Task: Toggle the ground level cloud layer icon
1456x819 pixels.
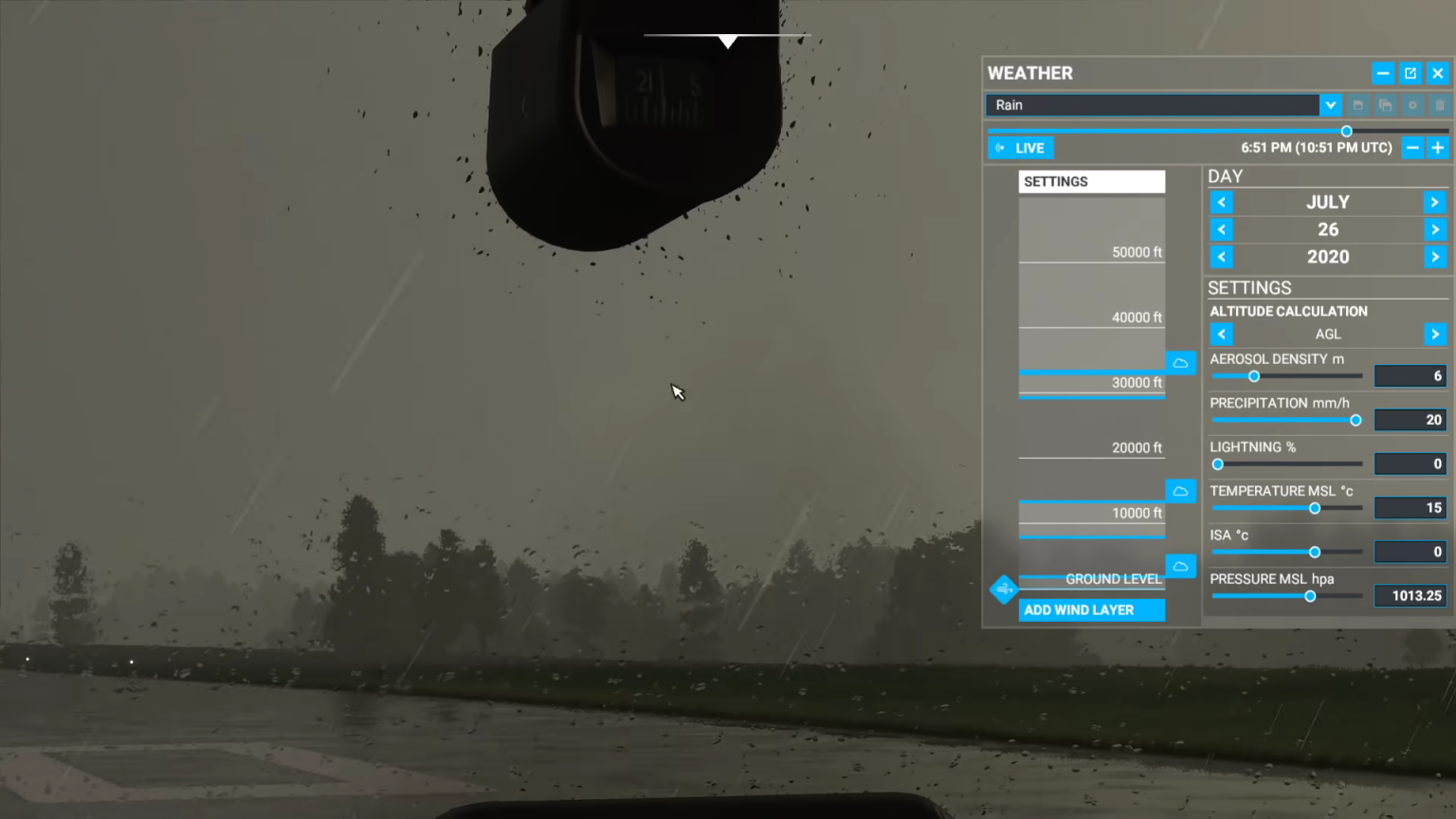Action: tap(1180, 566)
